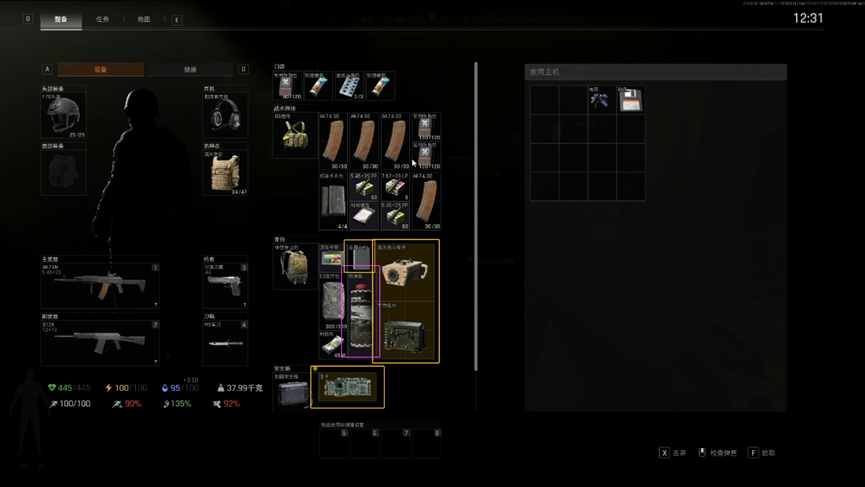Switch to the 任务 (Tasks) tab

click(102, 19)
